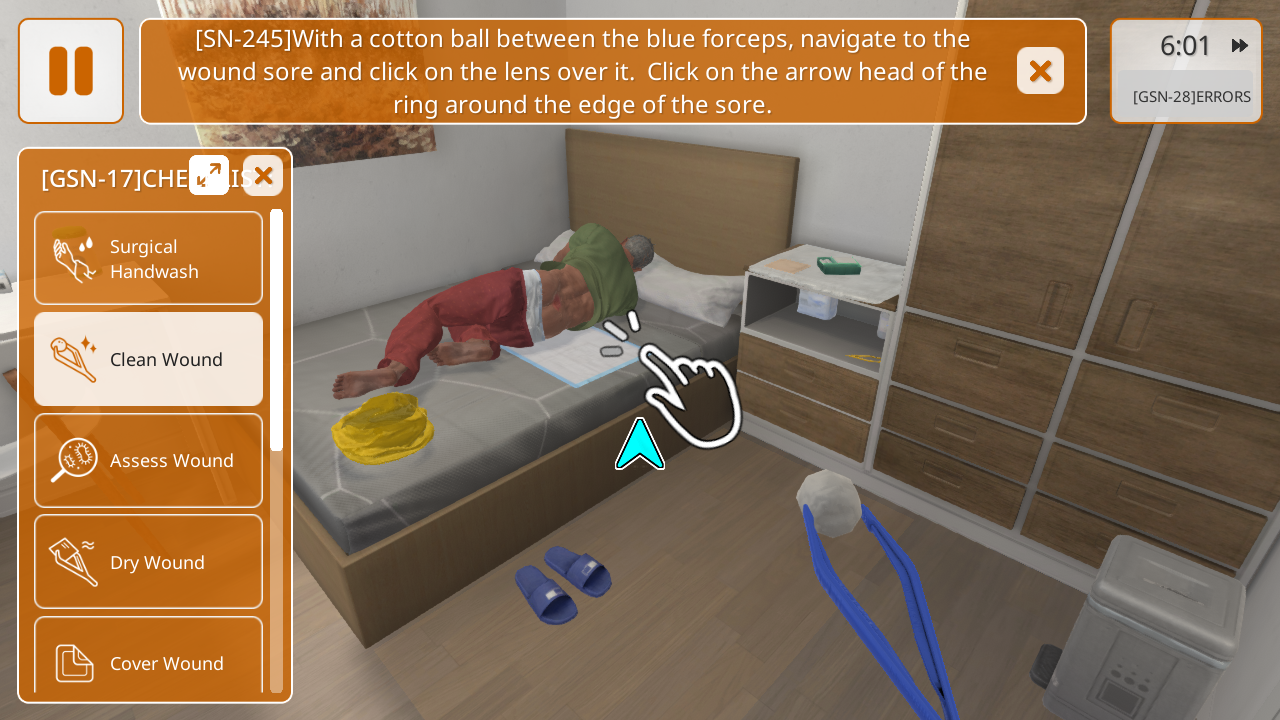The height and width of the screenshot is (720, 1280).
Task: Expand the checklist panel
Action: tap(209, 175)
